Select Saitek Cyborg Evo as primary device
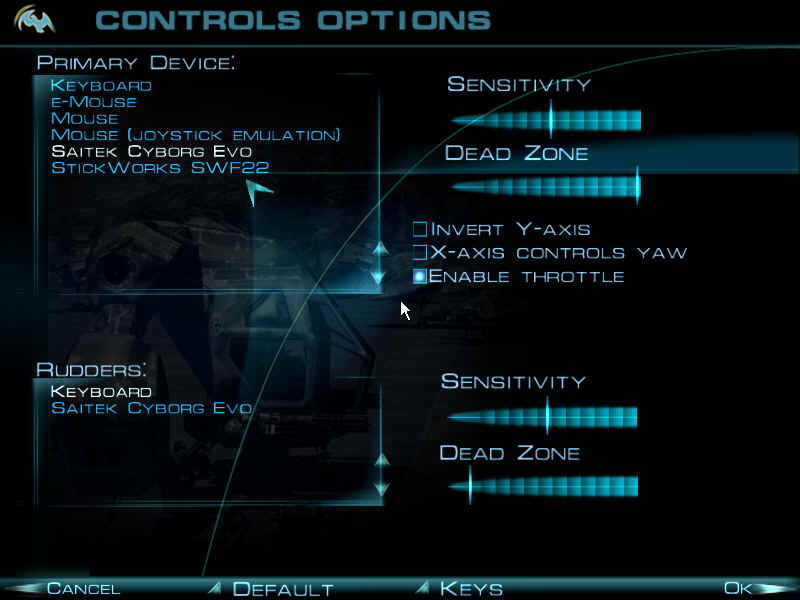The image size is (800, 600). (x=151, y=151)
